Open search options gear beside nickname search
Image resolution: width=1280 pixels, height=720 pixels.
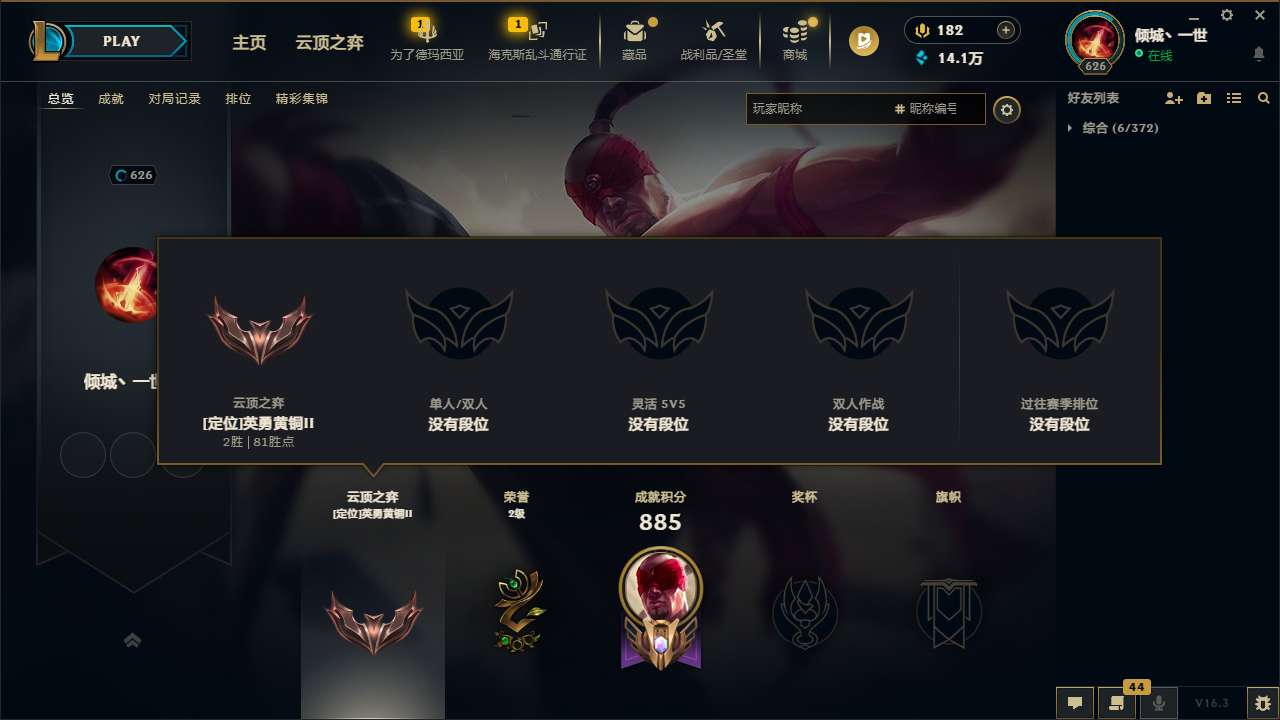(x=1007, y=110)
